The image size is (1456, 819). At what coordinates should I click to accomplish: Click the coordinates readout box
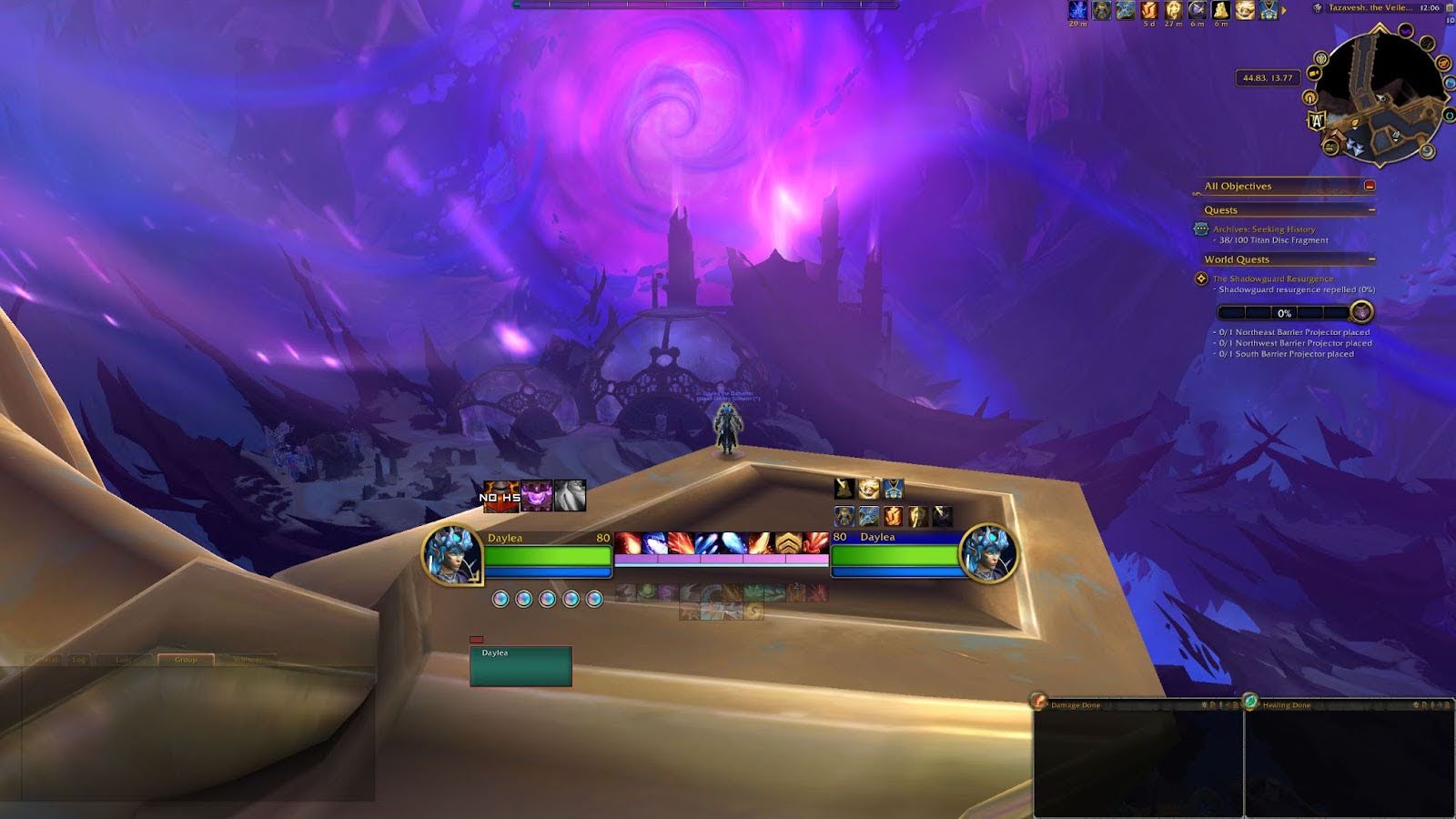(x=1268, y=78)
